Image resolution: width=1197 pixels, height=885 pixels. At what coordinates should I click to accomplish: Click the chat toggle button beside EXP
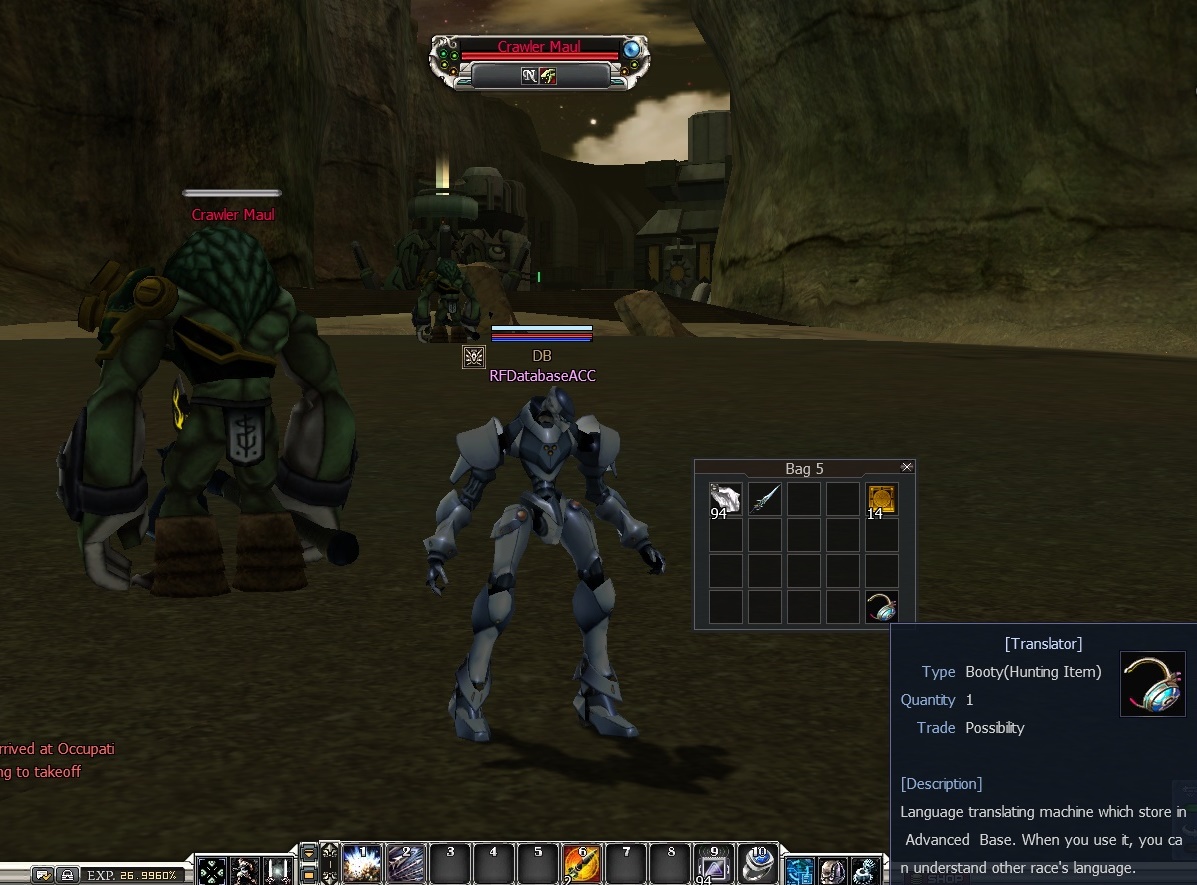(42, 875)
